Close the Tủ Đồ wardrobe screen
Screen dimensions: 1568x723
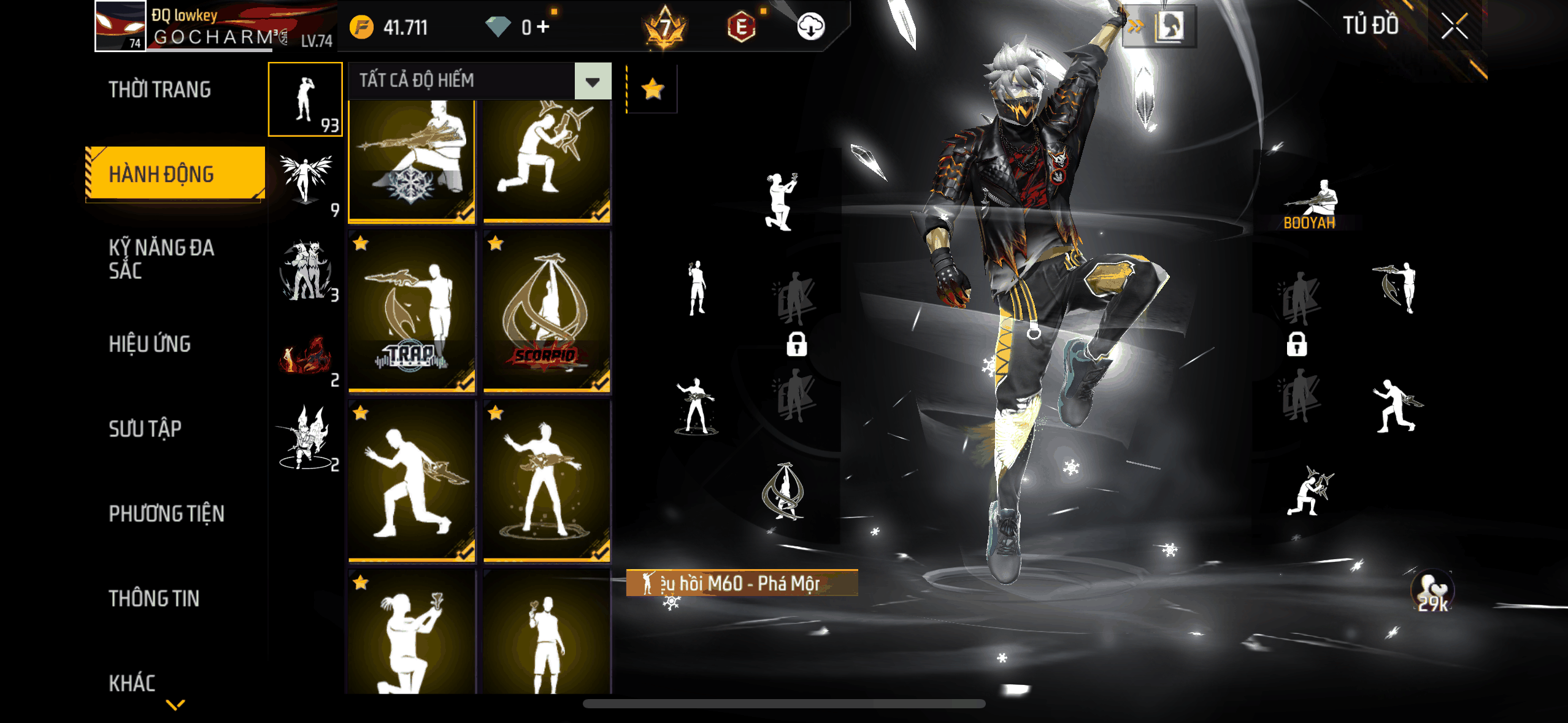click(x=1454, y=27)
